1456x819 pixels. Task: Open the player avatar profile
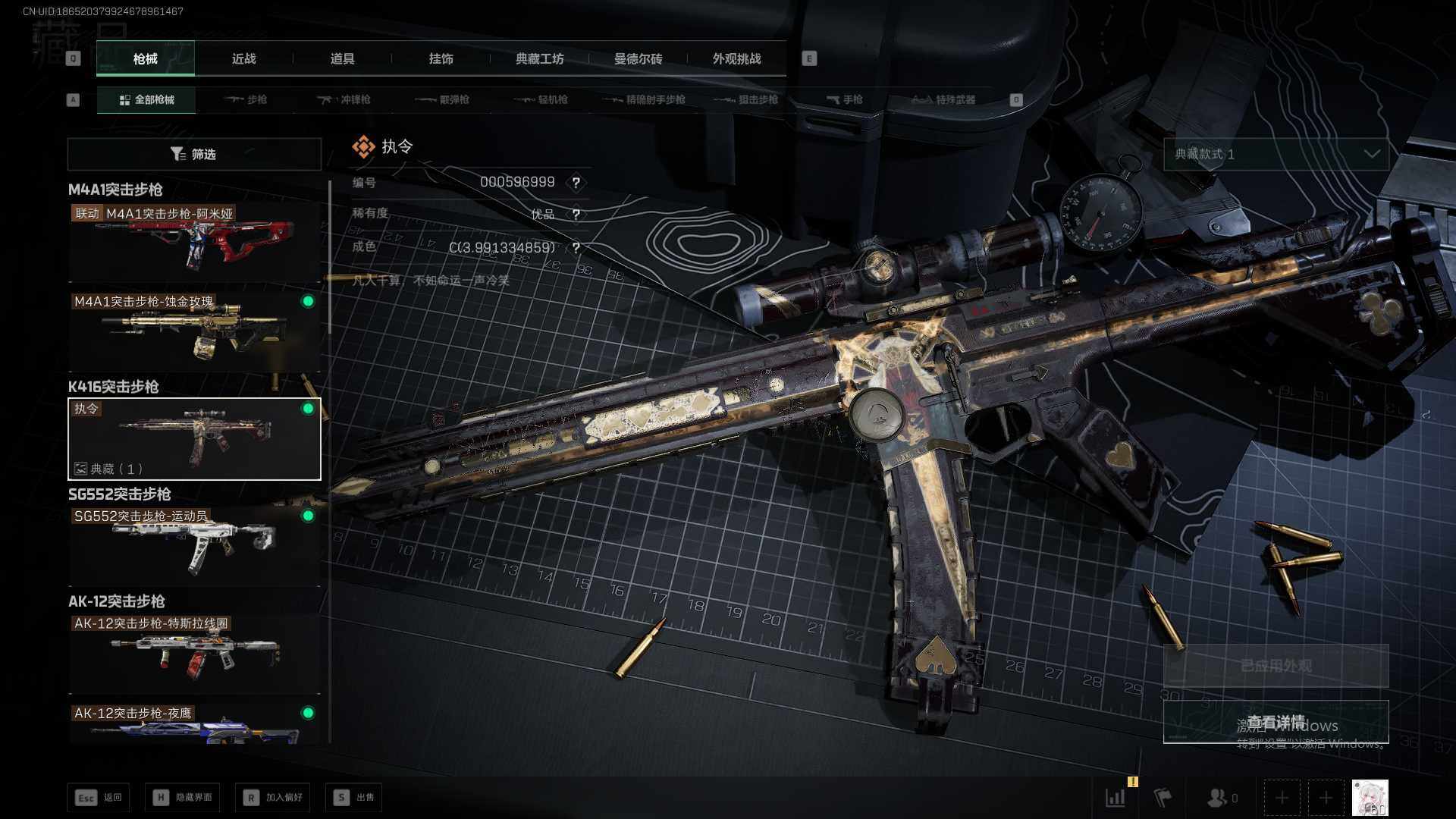click(1370, 798)
